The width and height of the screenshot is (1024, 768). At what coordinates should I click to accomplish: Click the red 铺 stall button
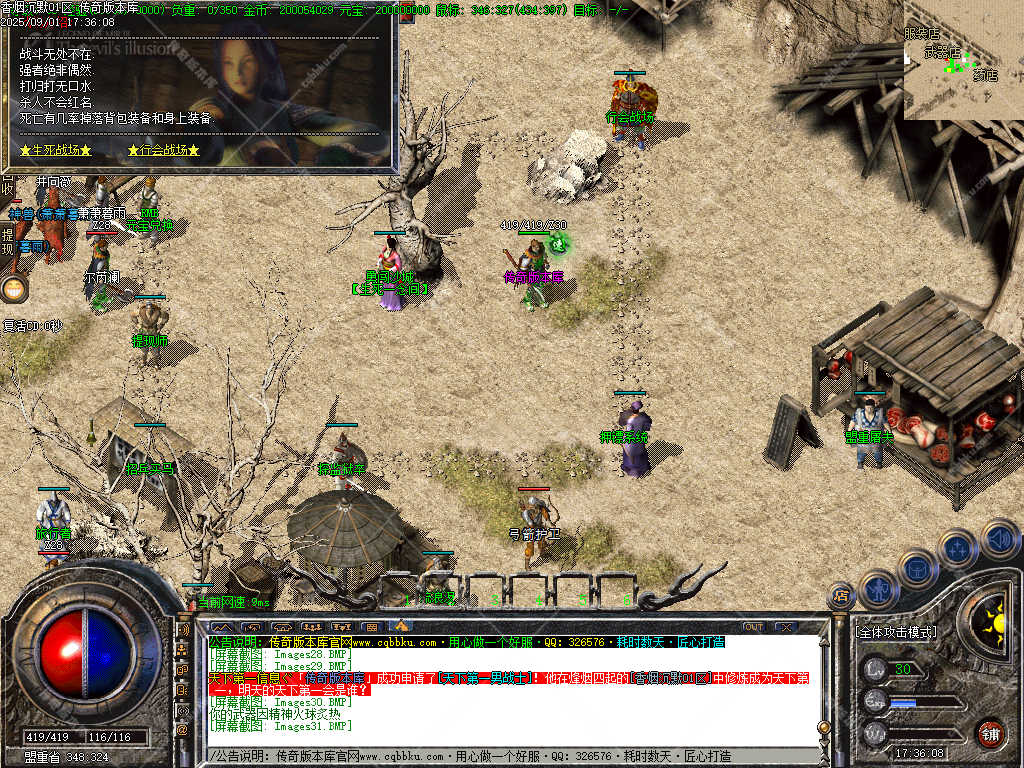[991, 733]
